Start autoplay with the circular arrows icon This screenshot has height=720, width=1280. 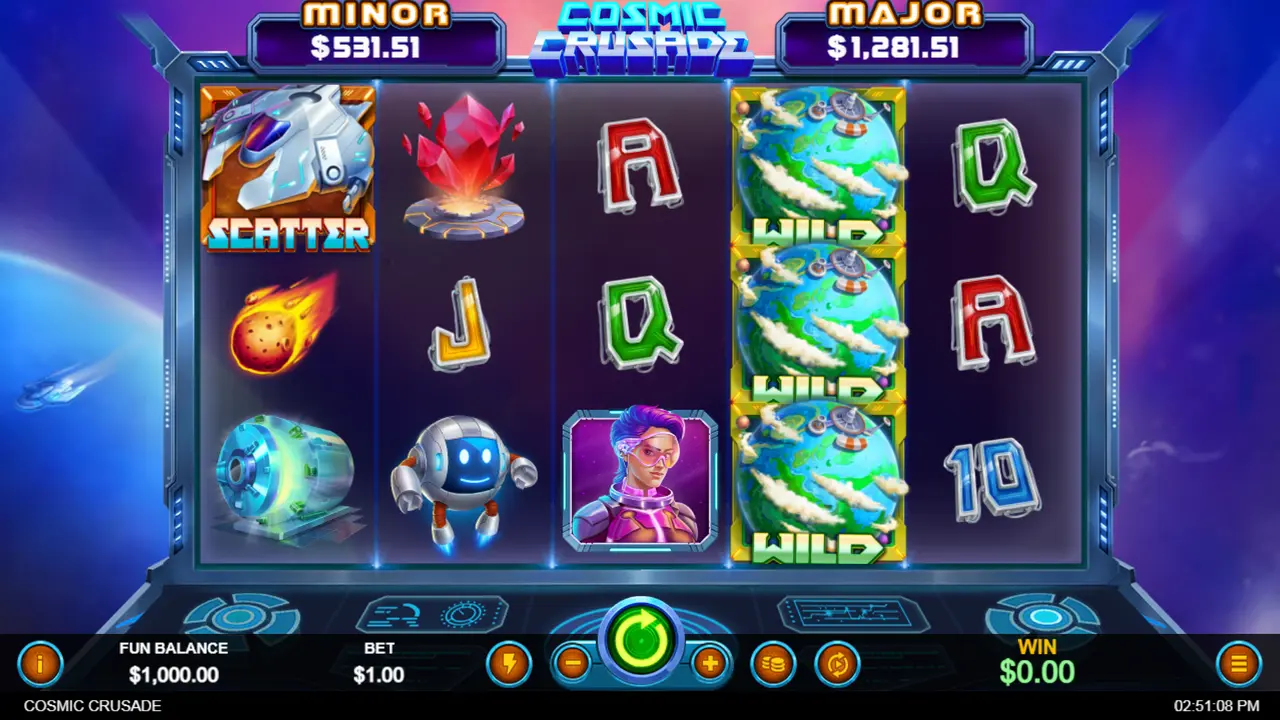(x=838, y=662)
